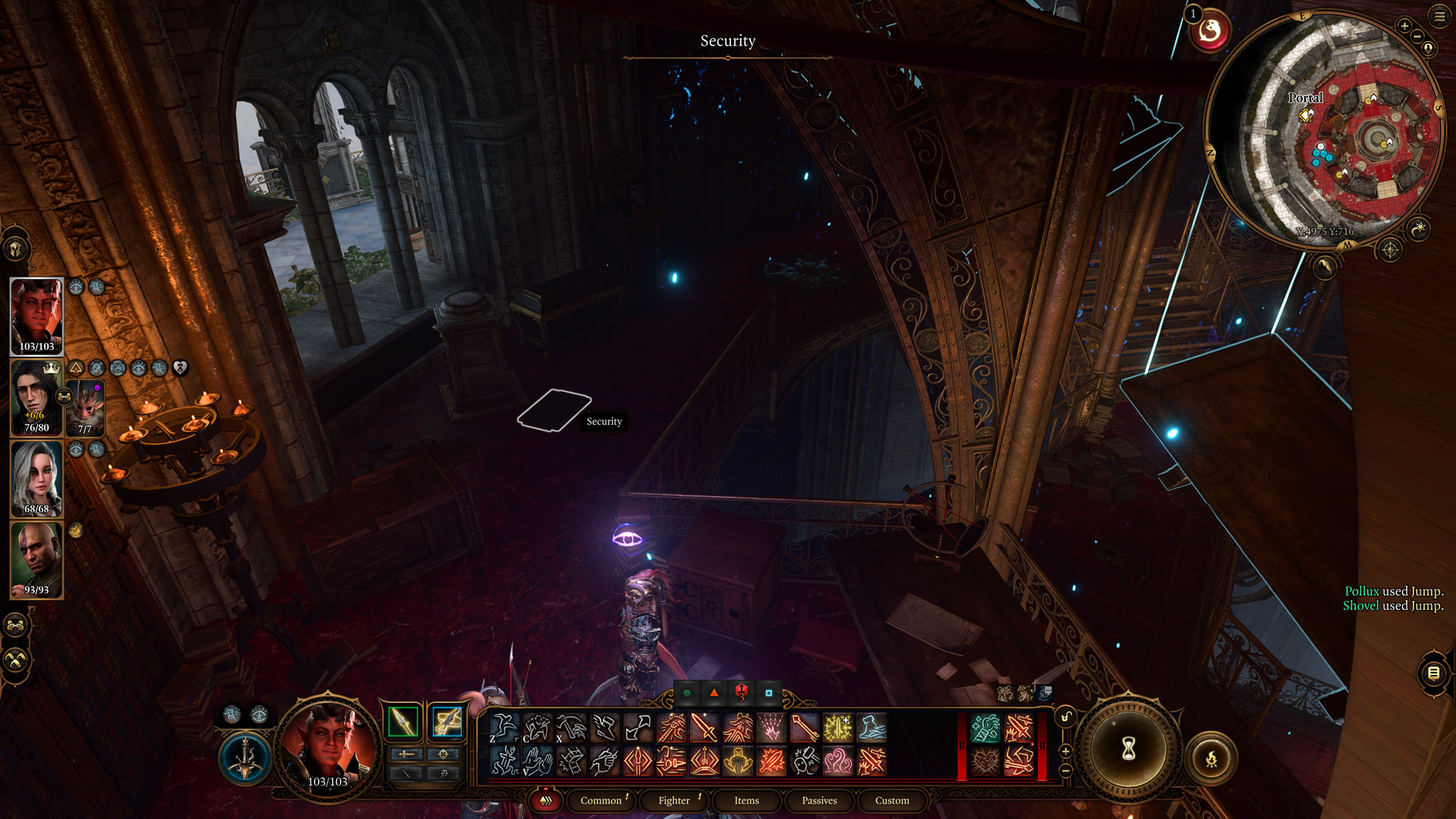Screen dimensions: 1456x819
Task: Open the main menu hamburger button
Action: click(x=1439, y=16)
